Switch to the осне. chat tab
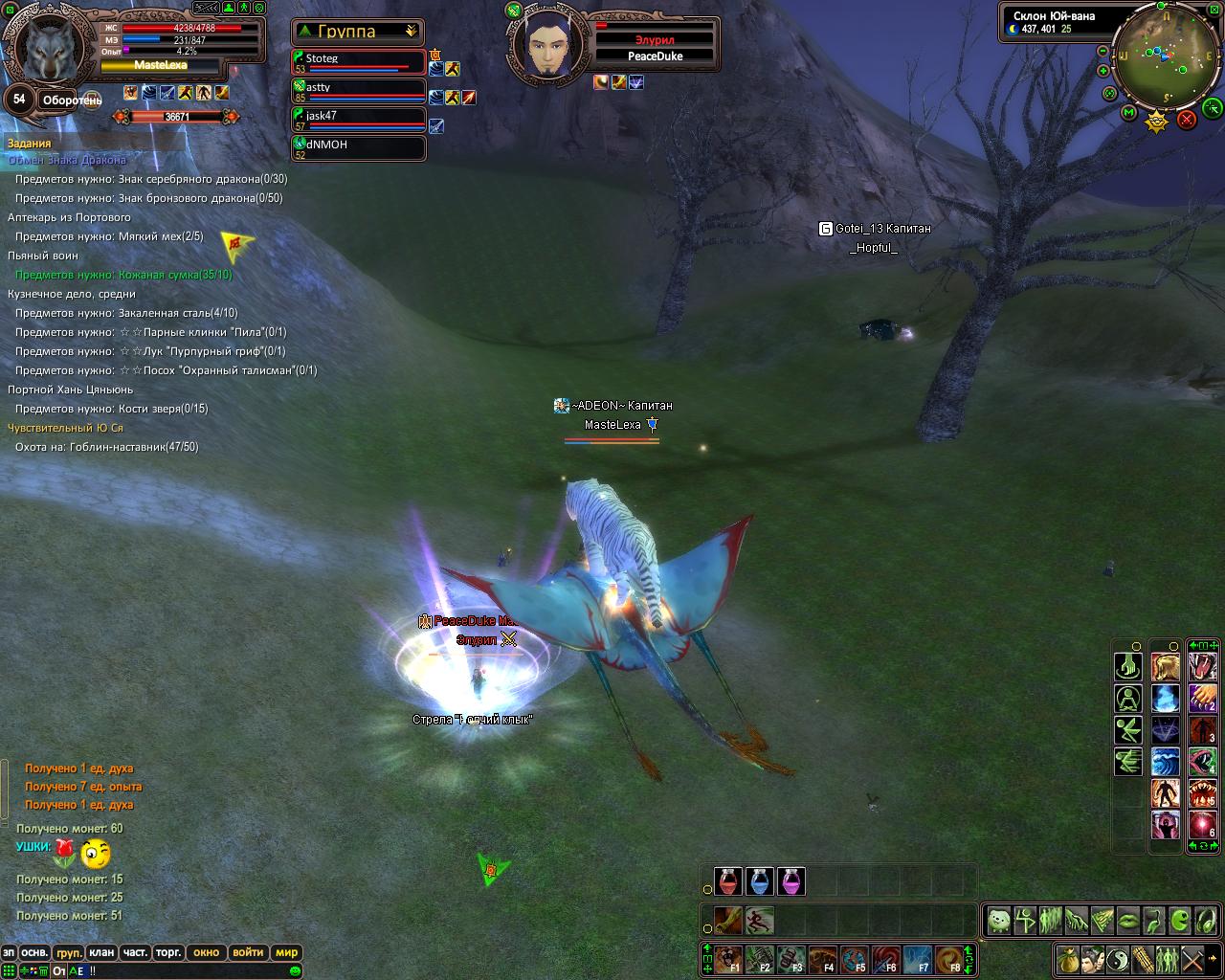The image size is (1225, 980). 34,952
